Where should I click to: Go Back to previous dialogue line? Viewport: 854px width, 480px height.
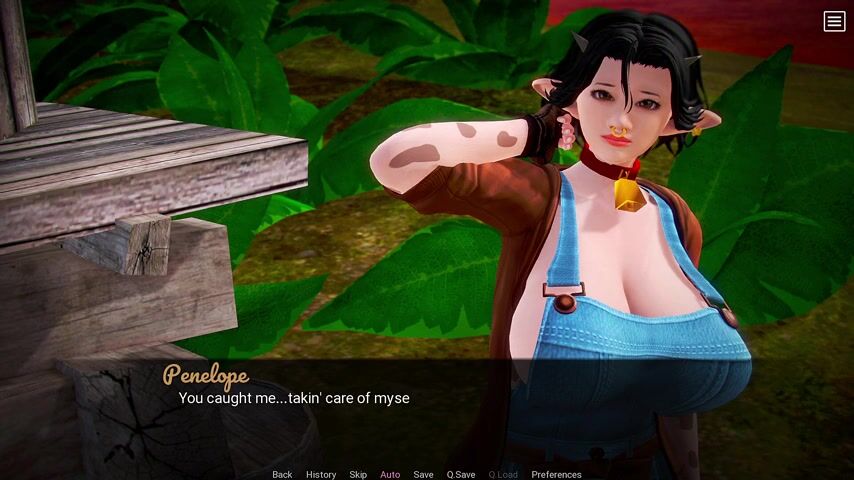coord(282,474)
